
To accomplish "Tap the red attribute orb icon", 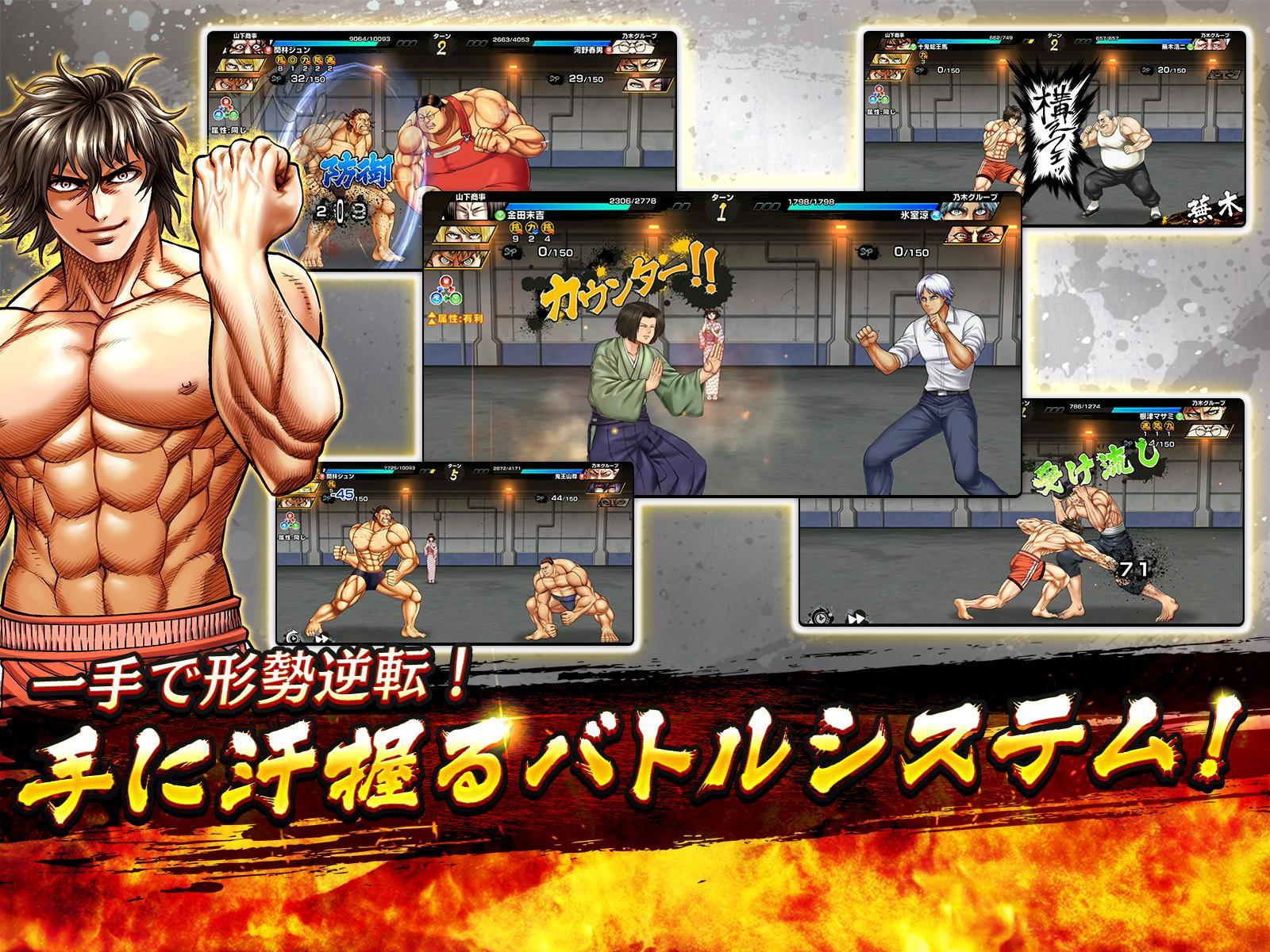I will [x=445, y=282].
